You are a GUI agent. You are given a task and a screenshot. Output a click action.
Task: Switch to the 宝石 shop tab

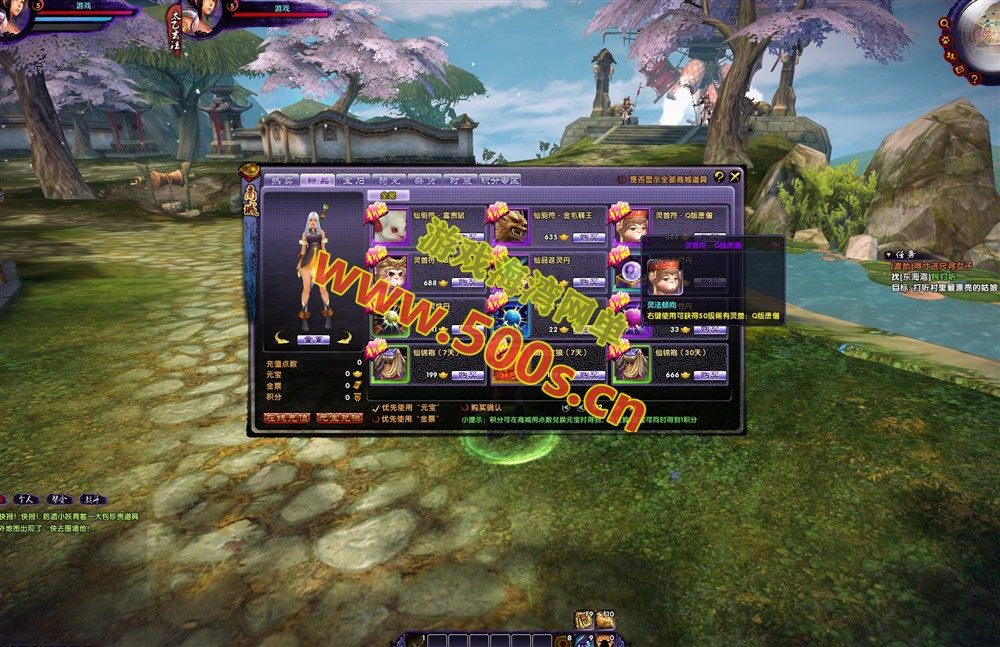pyautogui.click(x=353, y=180)
